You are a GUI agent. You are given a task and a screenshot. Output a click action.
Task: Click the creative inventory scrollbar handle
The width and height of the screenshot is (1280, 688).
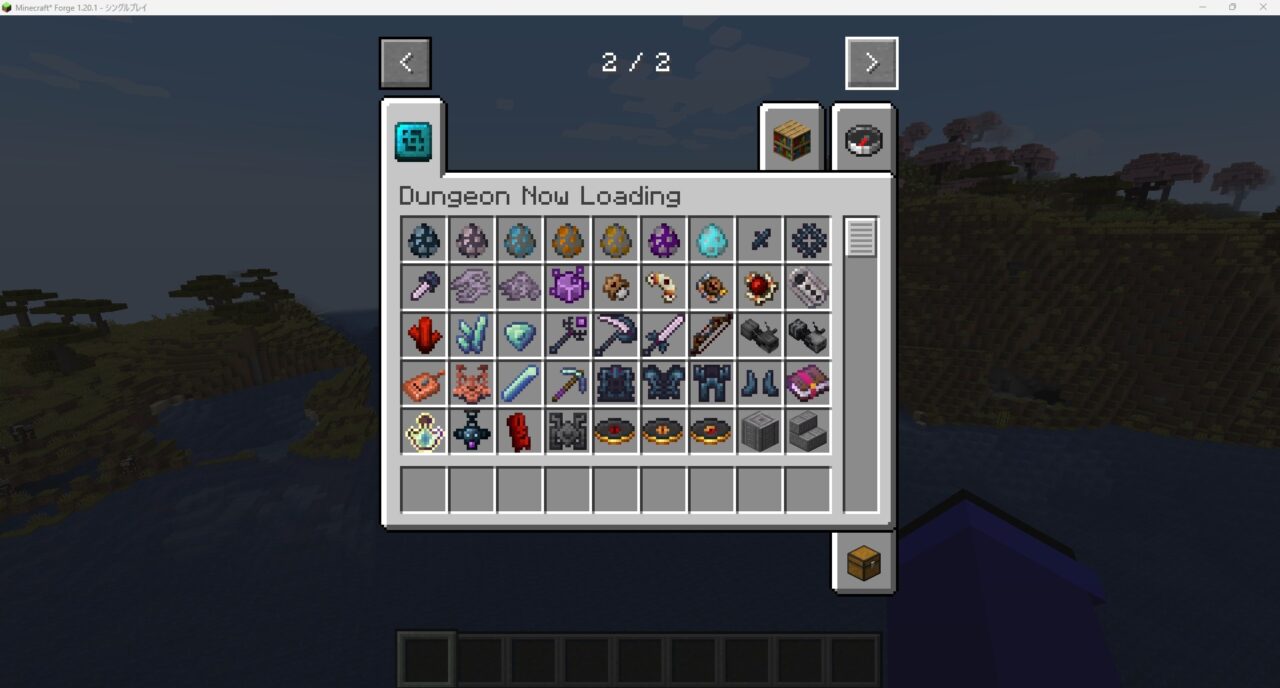point(861,238)
